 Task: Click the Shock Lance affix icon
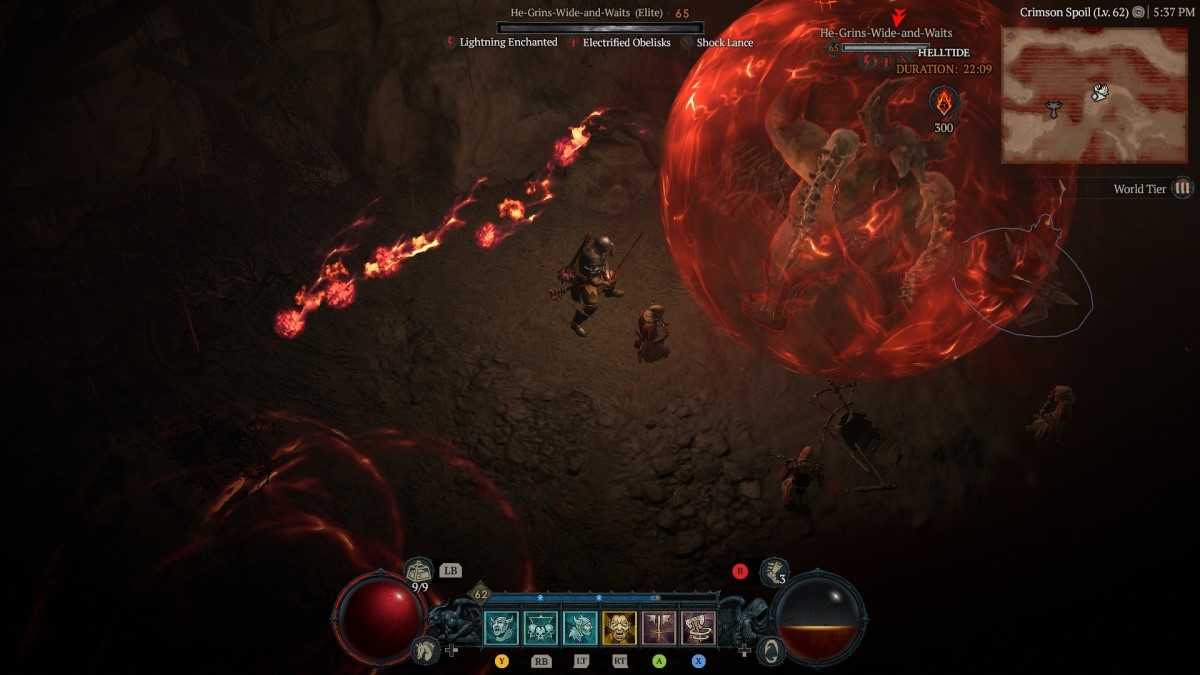tap(686, 43)
